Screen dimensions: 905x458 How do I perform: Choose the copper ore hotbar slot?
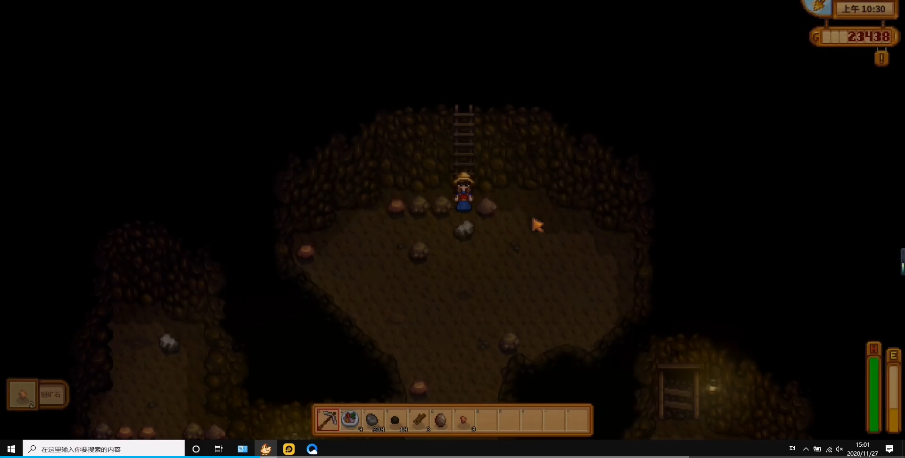464,420
